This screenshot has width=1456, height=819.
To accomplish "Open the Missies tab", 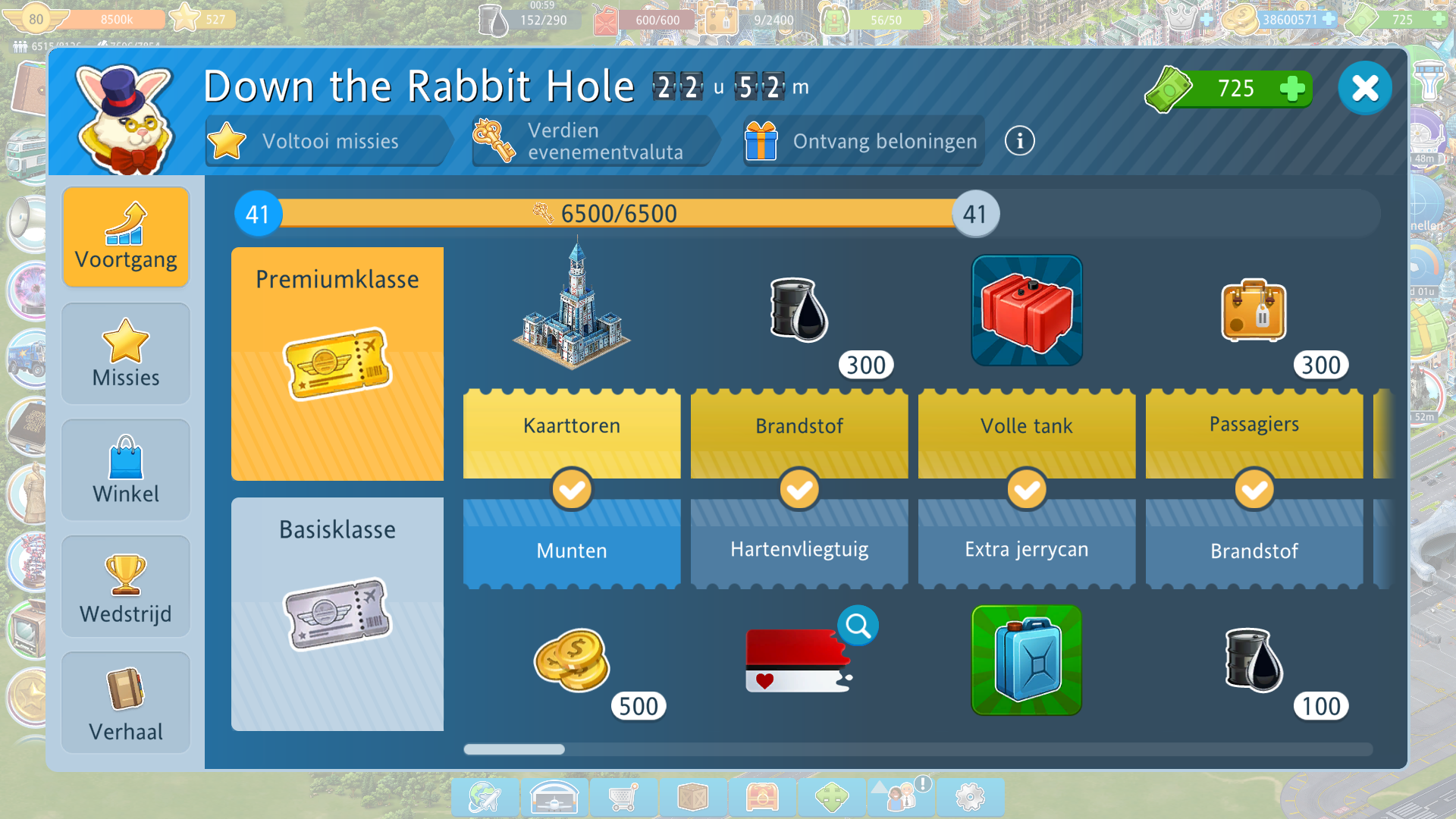I will coord(126,353).
